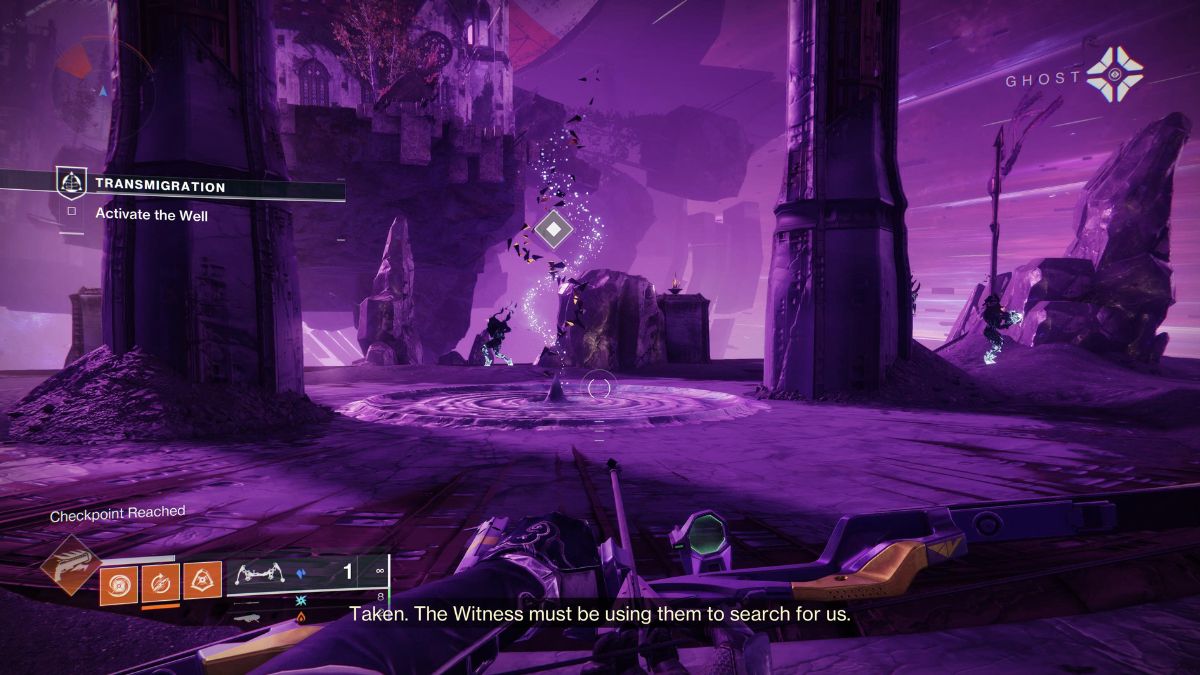Select the Transmigration quest tracker
Viewport: 1200px width, 675px height.
click(x=160, y=186)
